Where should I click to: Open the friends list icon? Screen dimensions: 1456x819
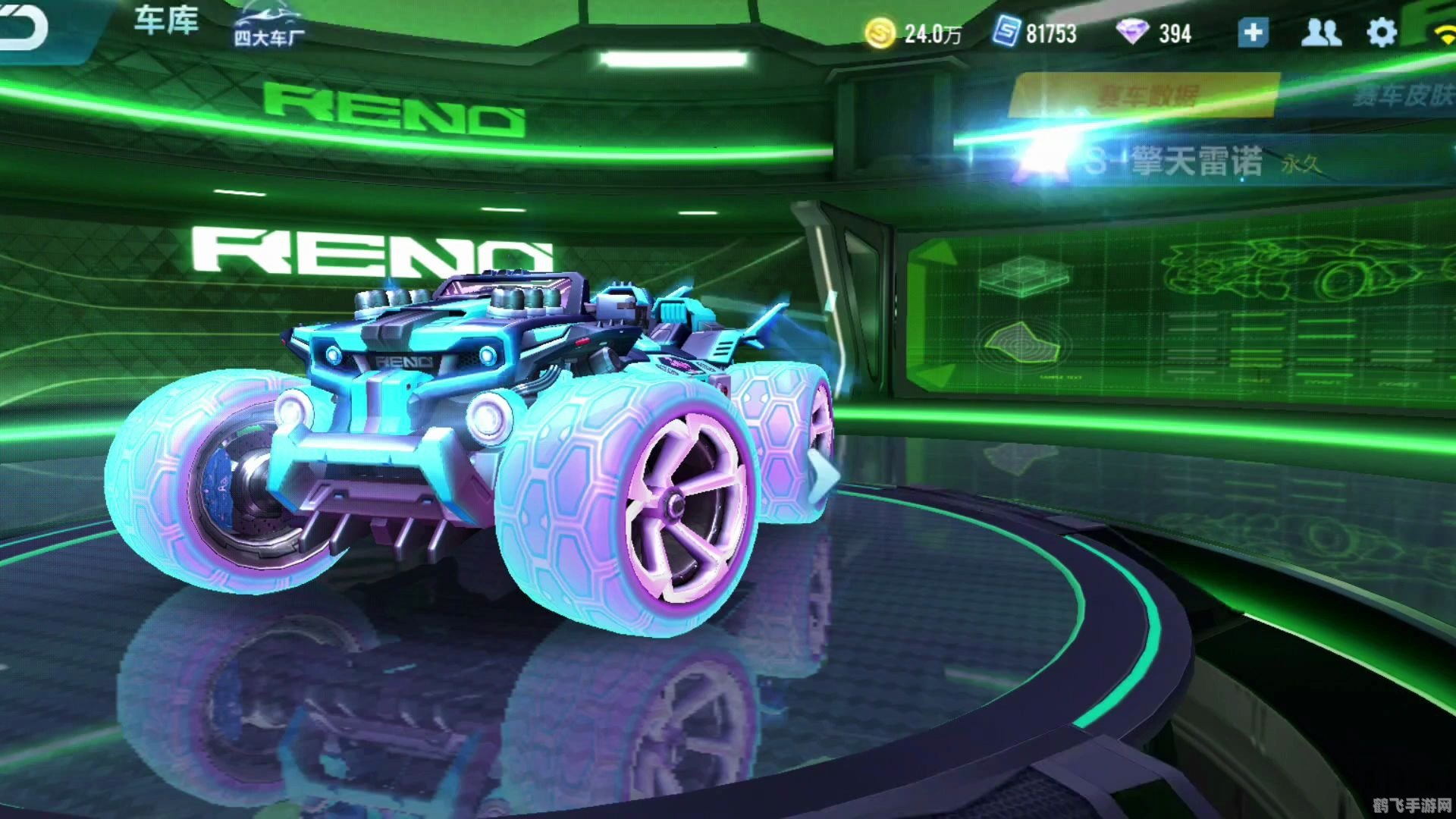pyautogui.click(x=1320, y=33)
